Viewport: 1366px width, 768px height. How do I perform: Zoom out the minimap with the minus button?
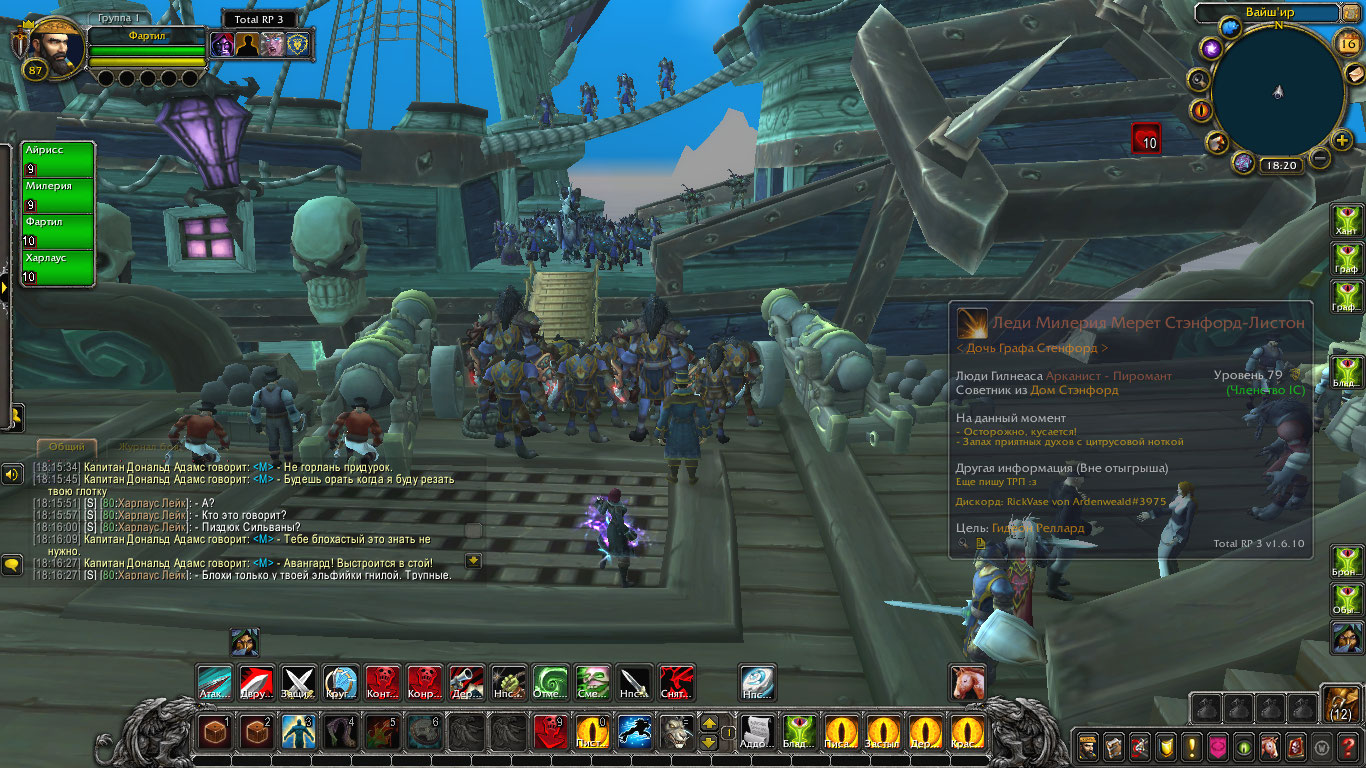(x=1320, y=158)
